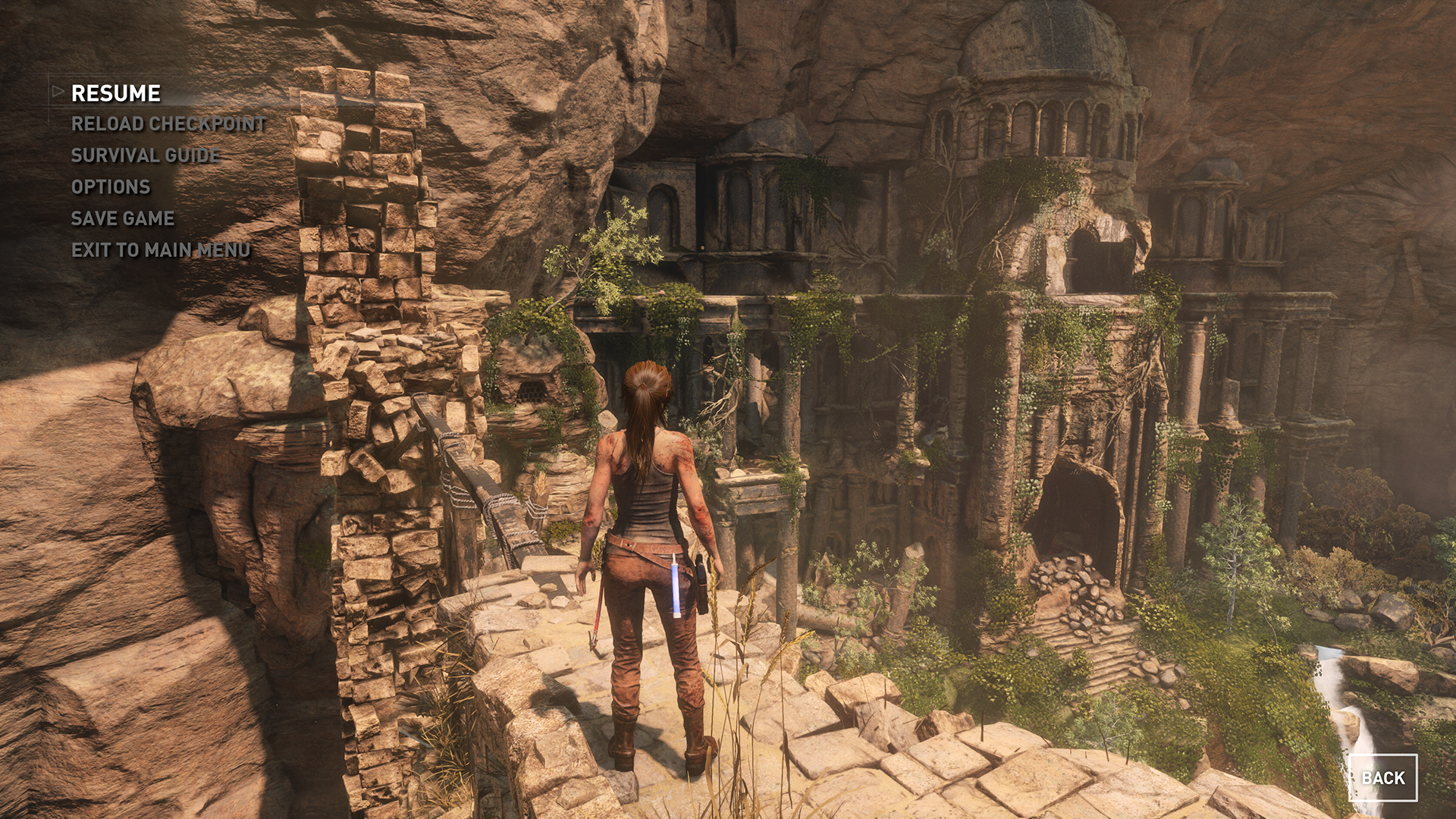The image size is (1456, 819).
Task: Resume the game from pause menu
Action: tap(116, 93)
